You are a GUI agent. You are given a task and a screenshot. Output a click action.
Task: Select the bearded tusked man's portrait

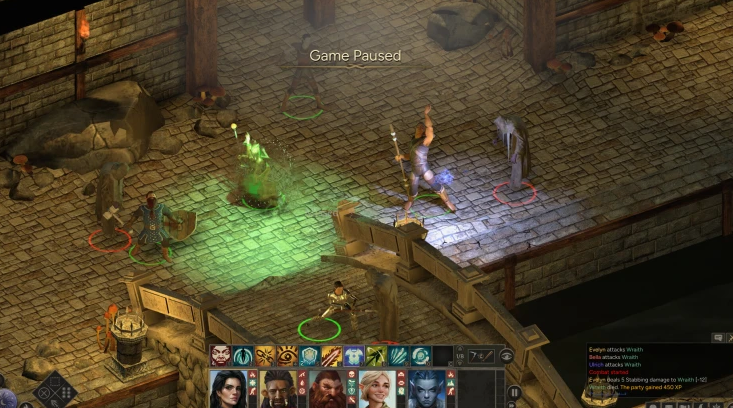tap(277, 389)
